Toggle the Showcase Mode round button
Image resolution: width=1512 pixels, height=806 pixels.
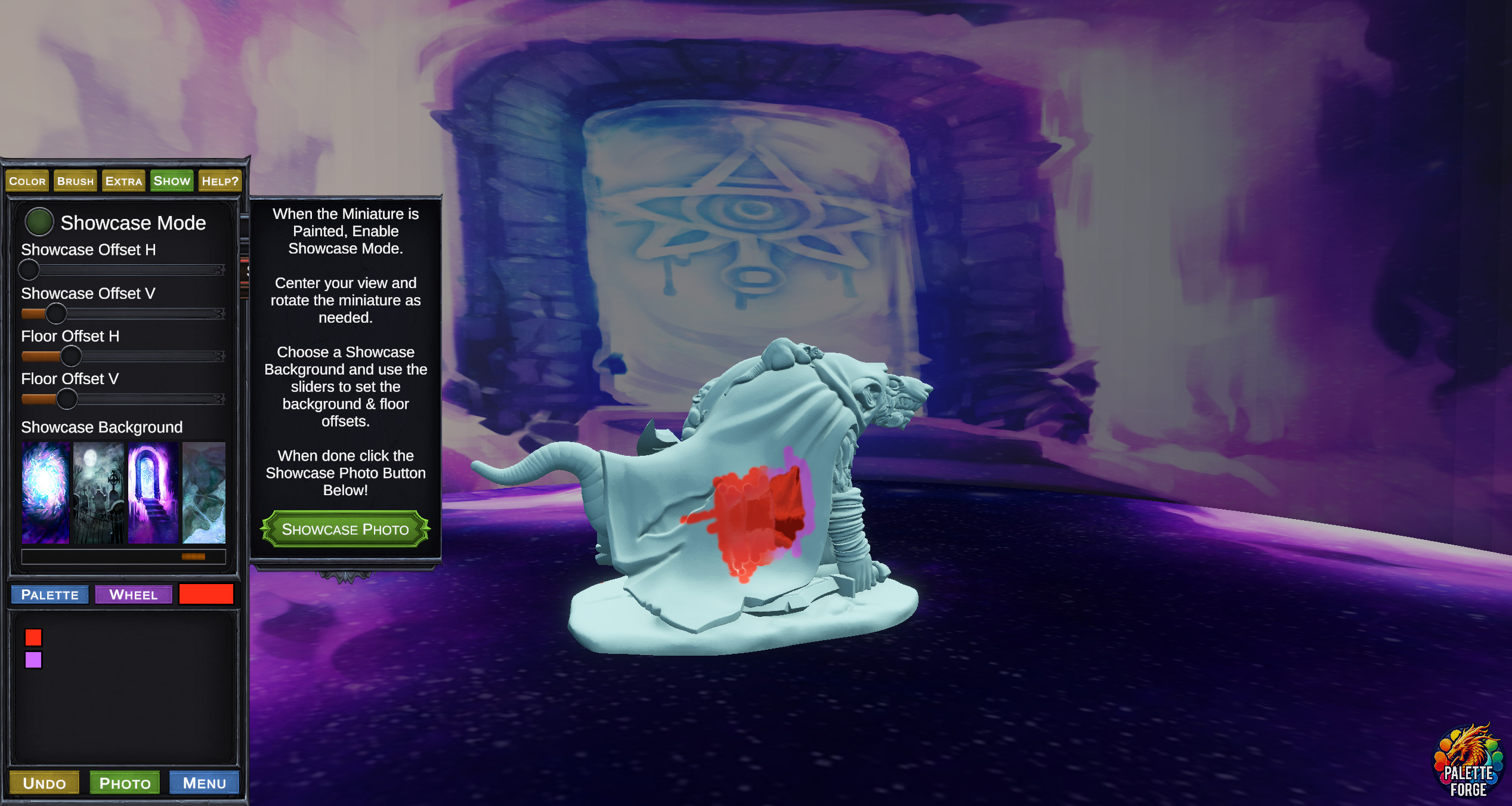click(x=39, y=223)
